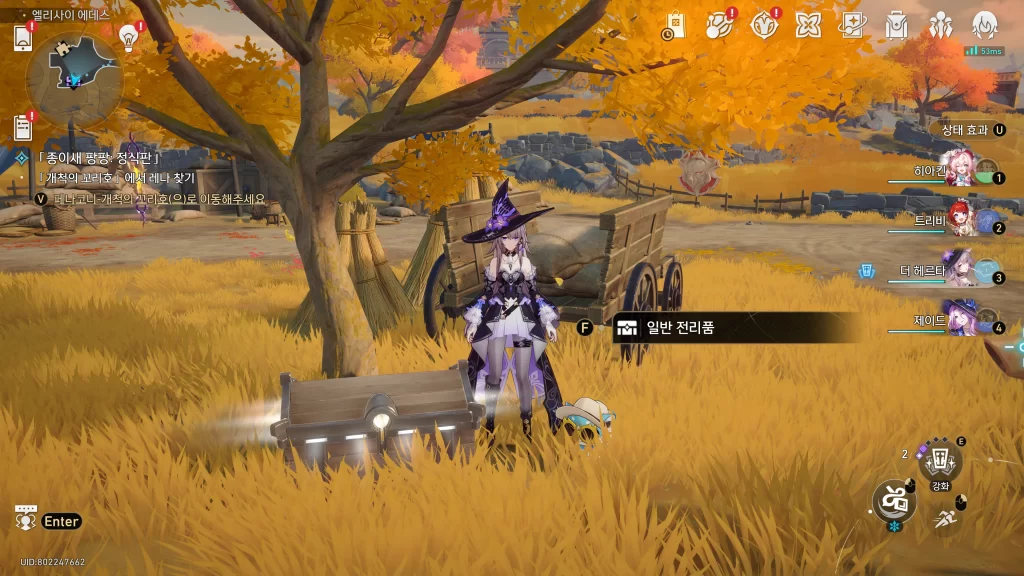Select party member 제이드

pyautogui.click(x=960, y=319)
